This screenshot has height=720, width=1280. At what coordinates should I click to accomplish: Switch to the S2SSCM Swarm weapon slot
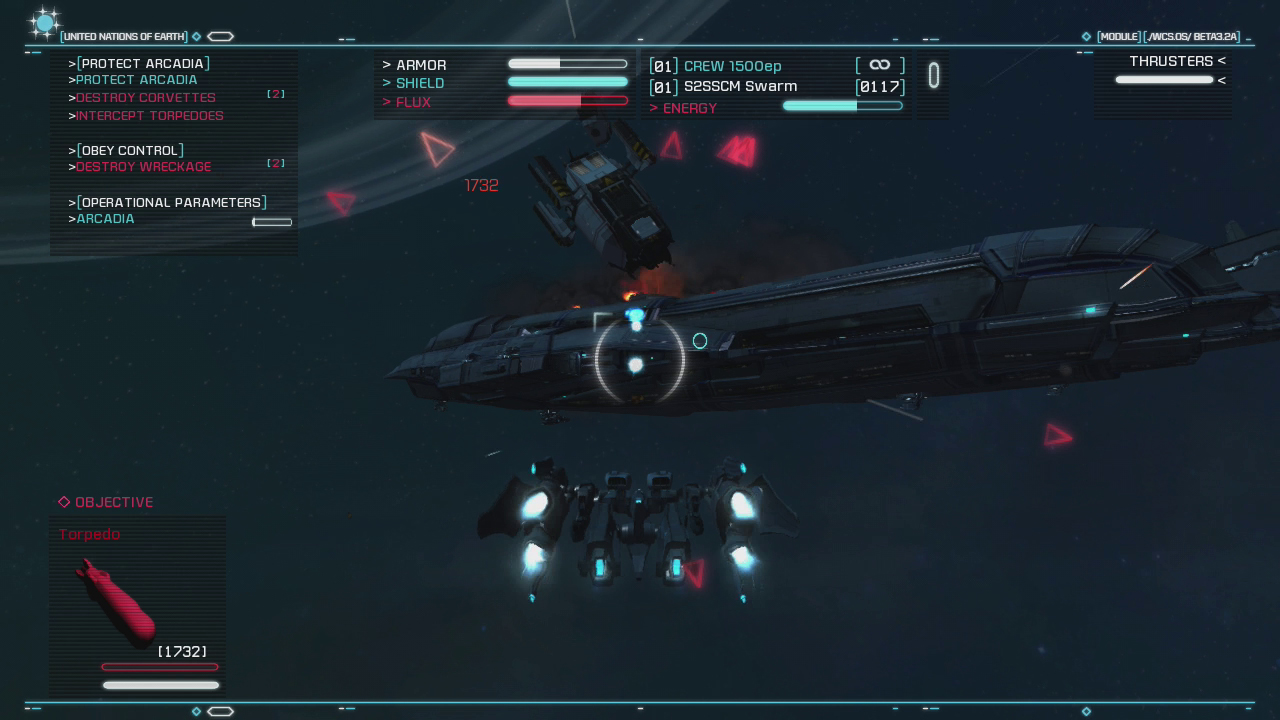742,86
